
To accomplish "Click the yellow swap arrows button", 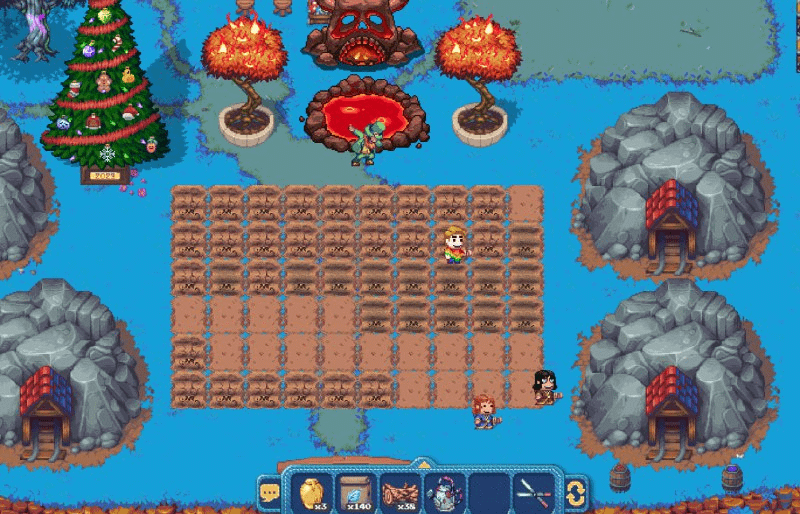I will tap(575, 492).
